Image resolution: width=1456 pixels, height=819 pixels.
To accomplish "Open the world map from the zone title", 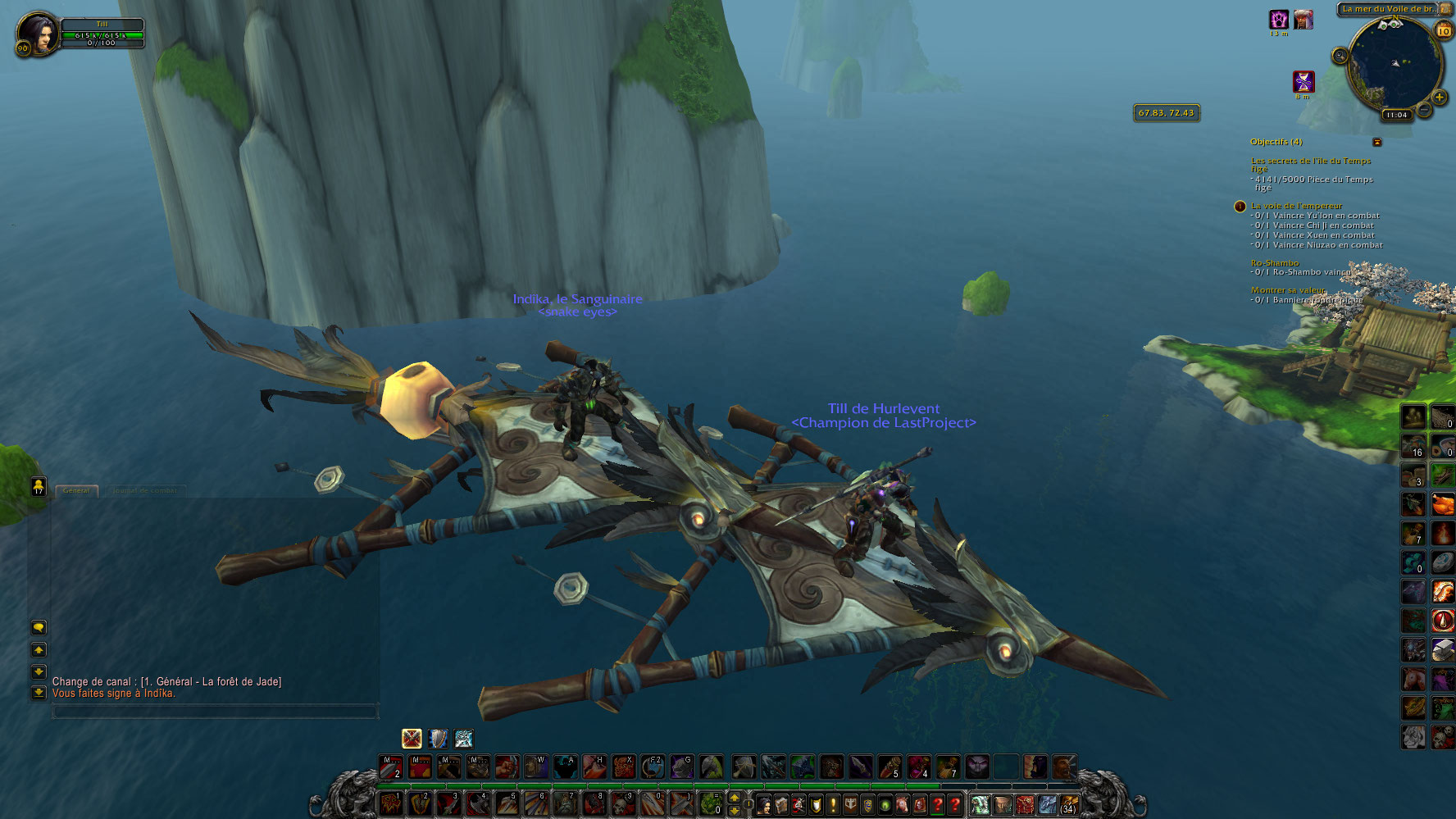I will pos(1387,9).
